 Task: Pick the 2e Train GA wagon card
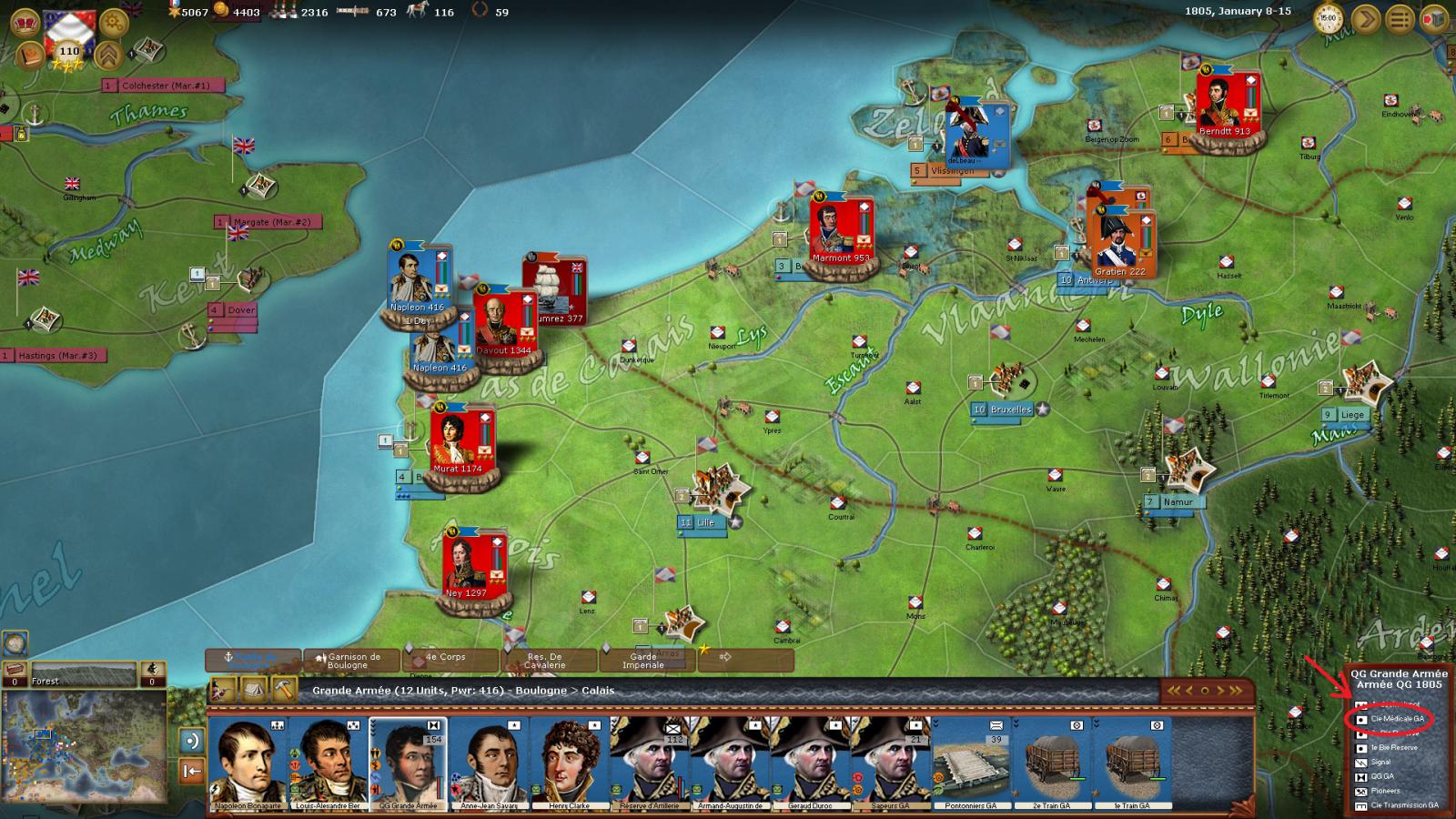[x=1050, y=763]
